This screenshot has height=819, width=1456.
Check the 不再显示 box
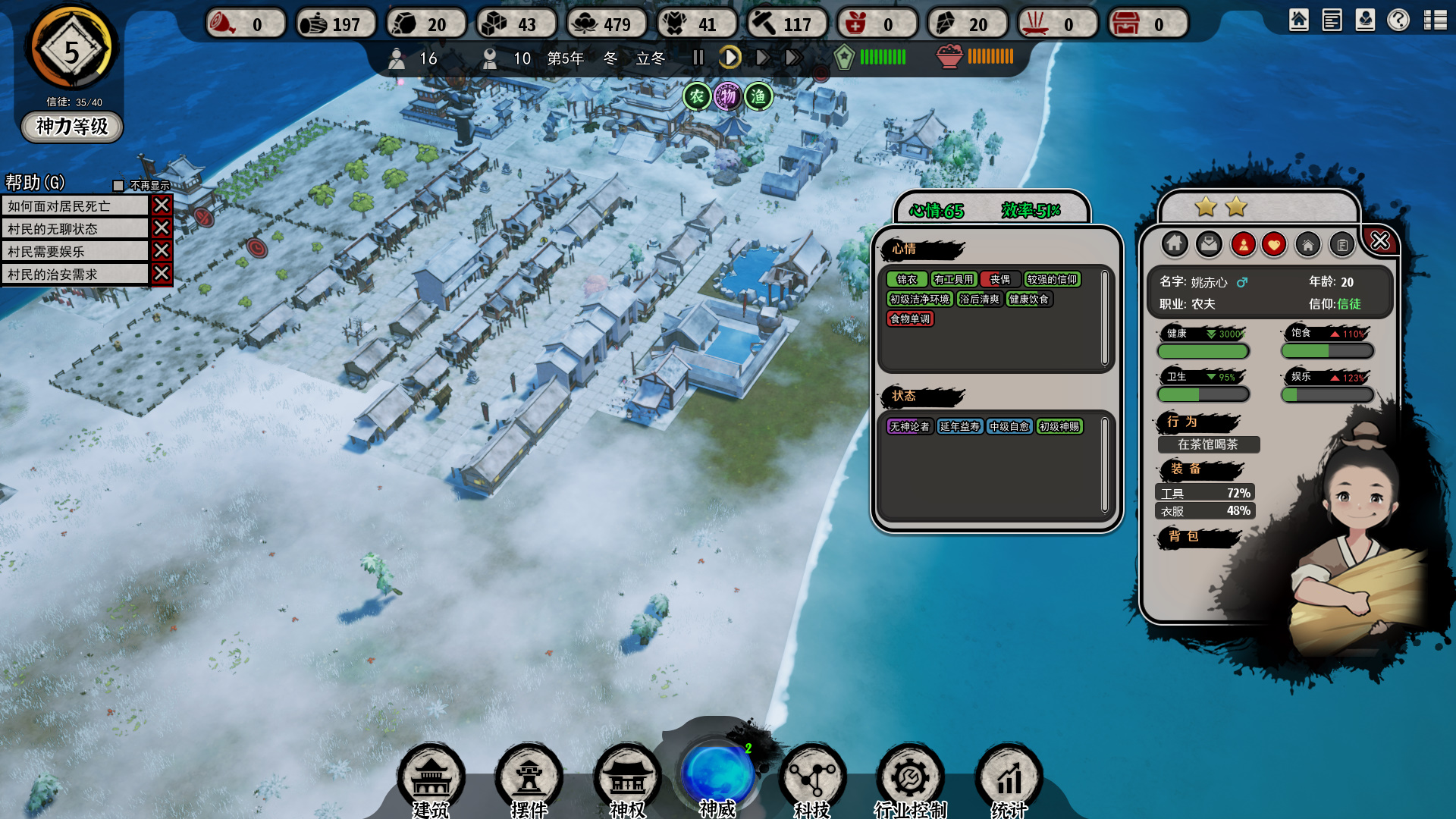pyautogui.click(x=118, y=186)
